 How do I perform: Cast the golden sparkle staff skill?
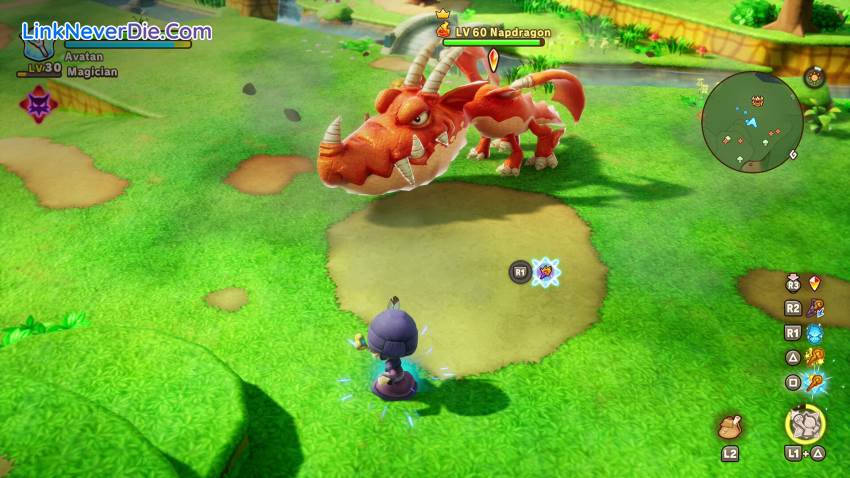click(x=815, y=357)
